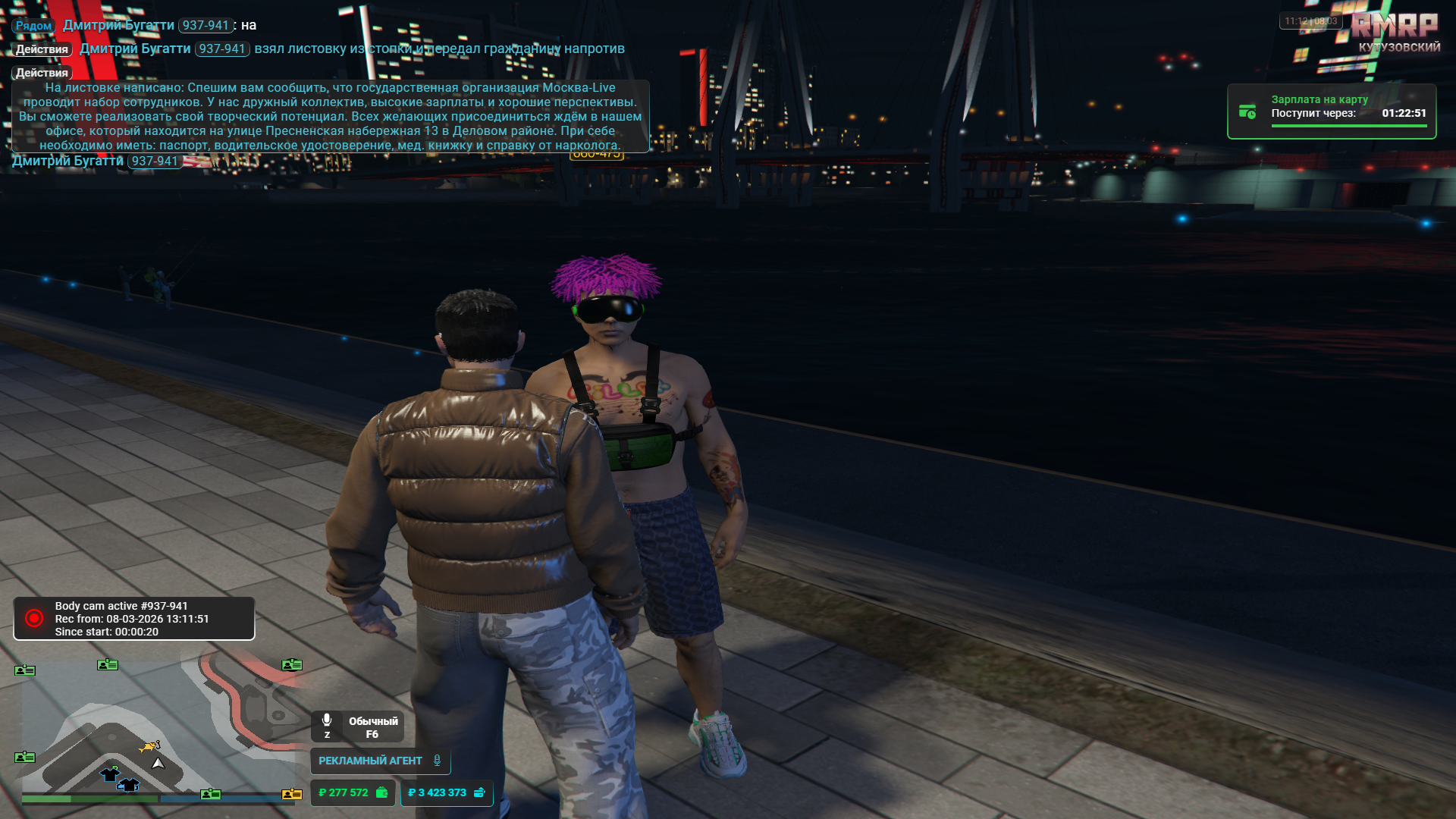Click the leaflet text message in chat
The width and height of the screenshot is (1456, 819).
(330, 116)
